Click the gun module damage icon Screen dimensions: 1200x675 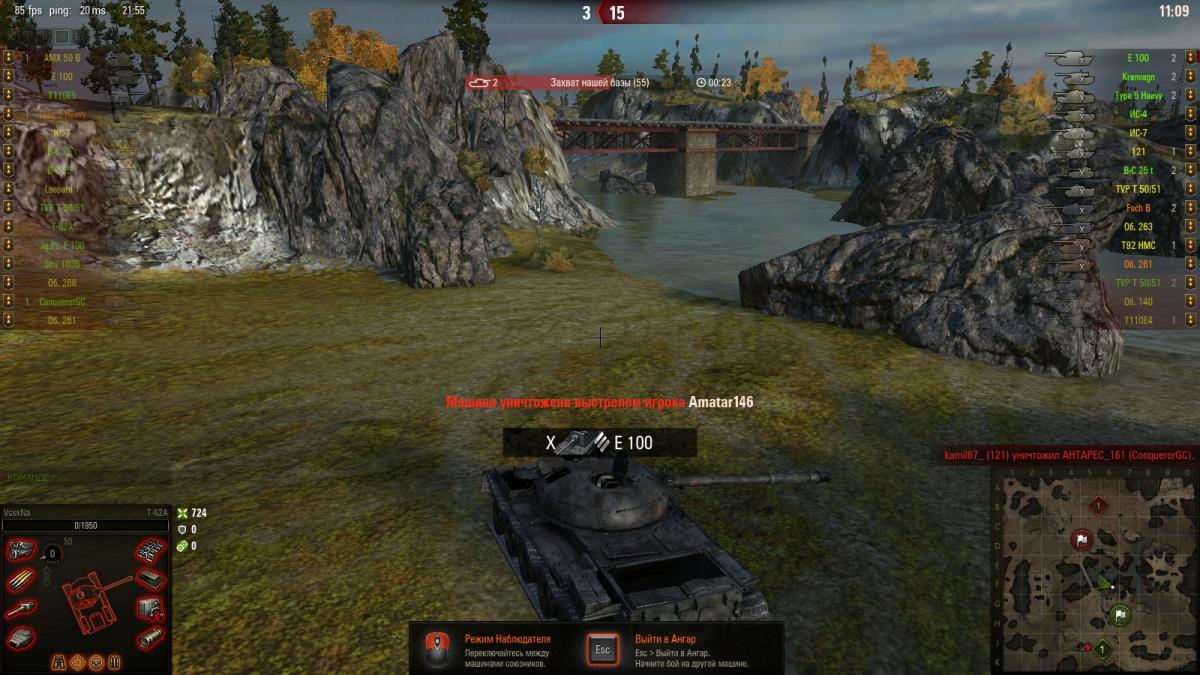click(x=21, y=608)
